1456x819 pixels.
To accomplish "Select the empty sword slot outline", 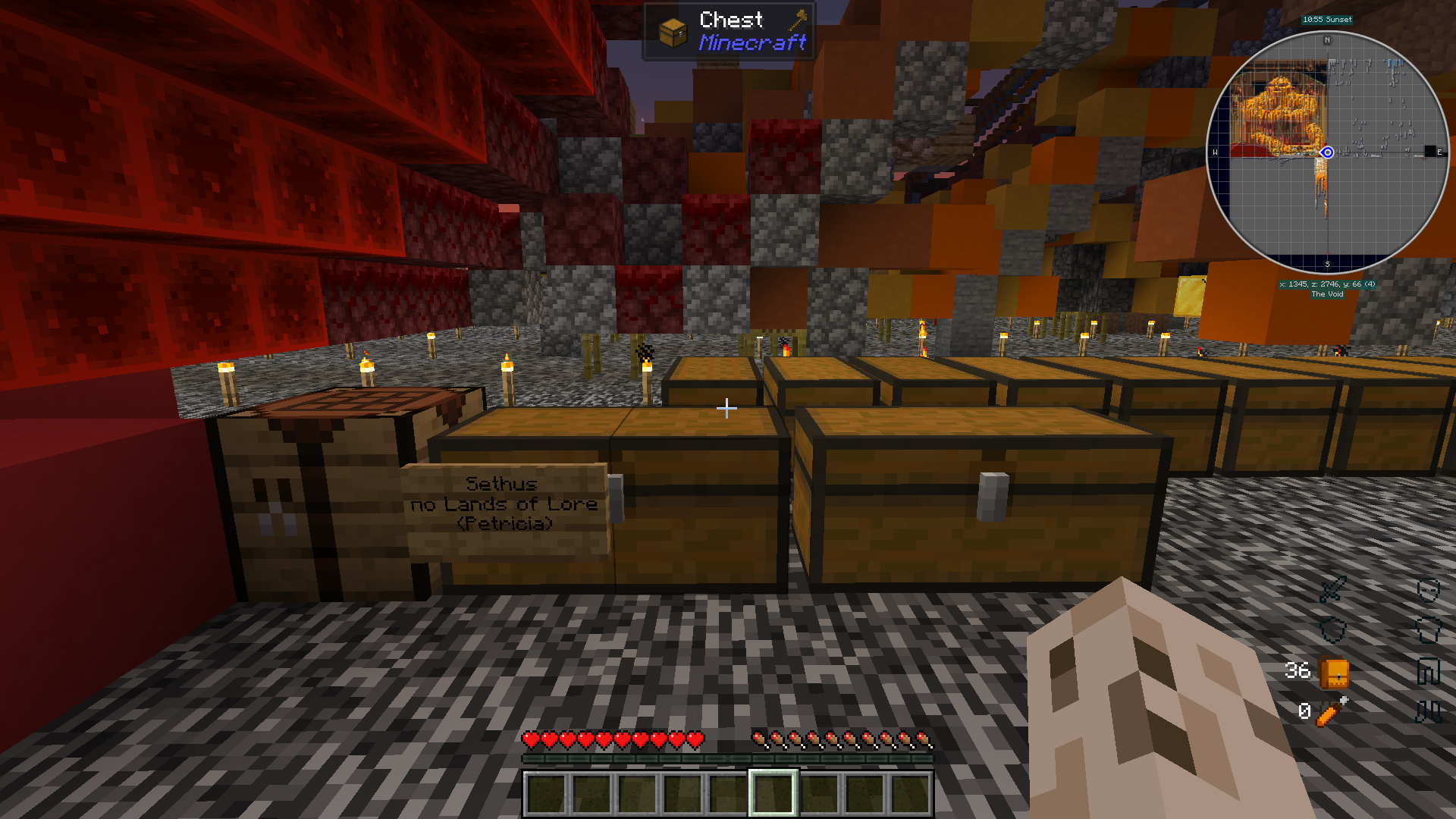I will pos(1332,589).
